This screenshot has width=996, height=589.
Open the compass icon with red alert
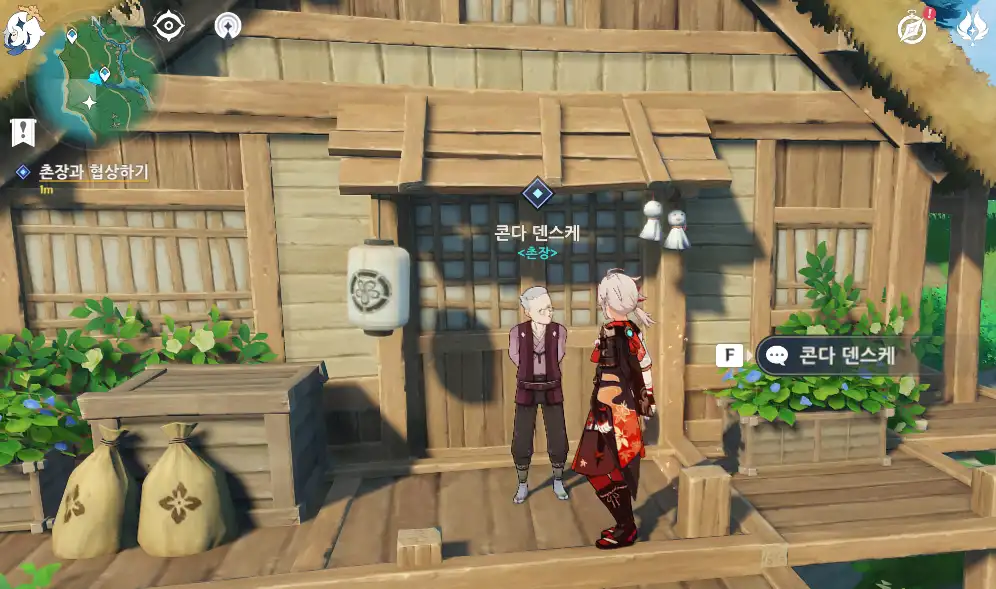(x=912, y=28)
